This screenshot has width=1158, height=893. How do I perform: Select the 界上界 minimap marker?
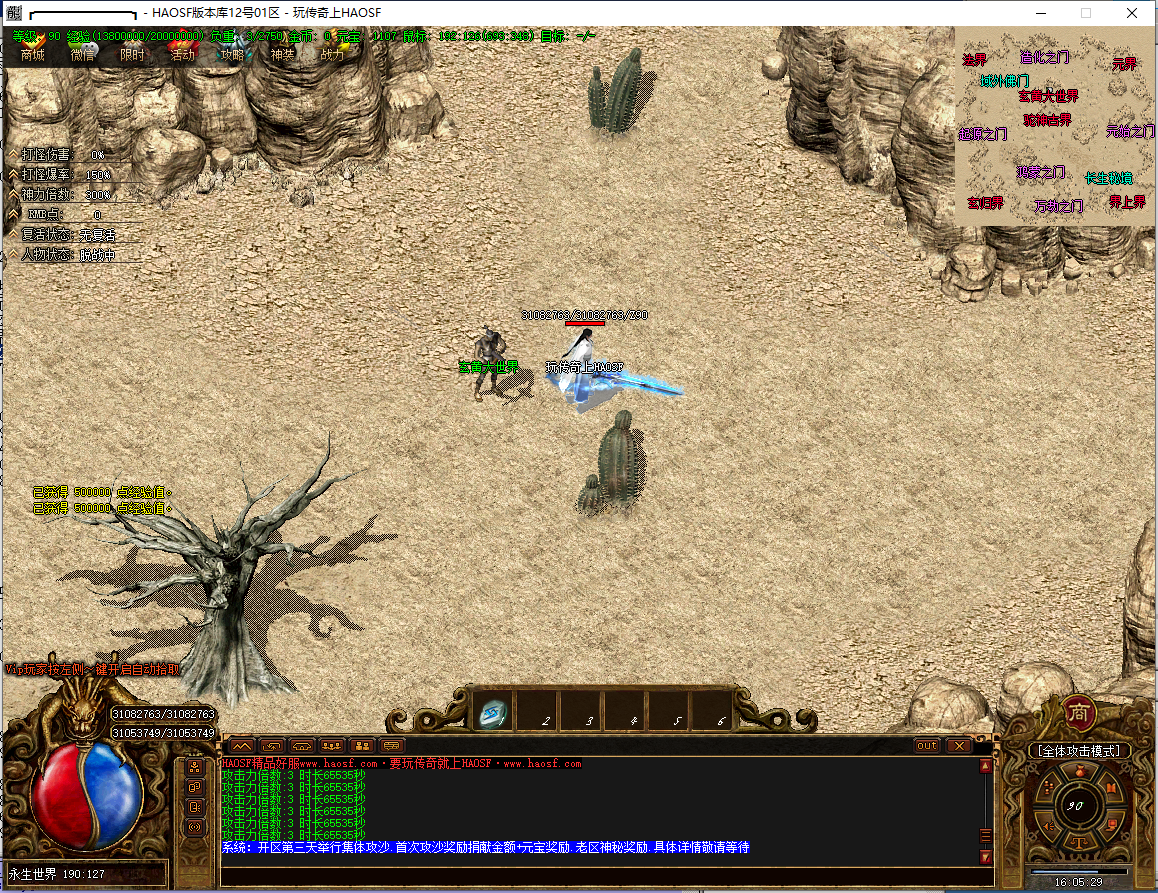[1126, 202]
